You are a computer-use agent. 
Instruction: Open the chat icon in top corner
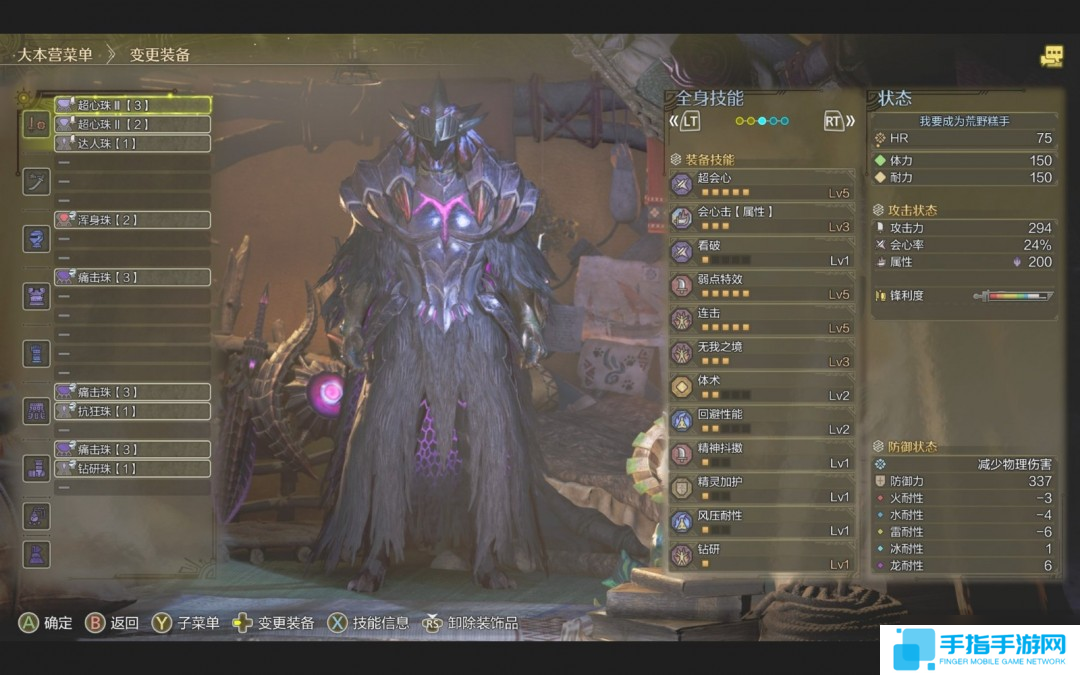(1051, 56)
